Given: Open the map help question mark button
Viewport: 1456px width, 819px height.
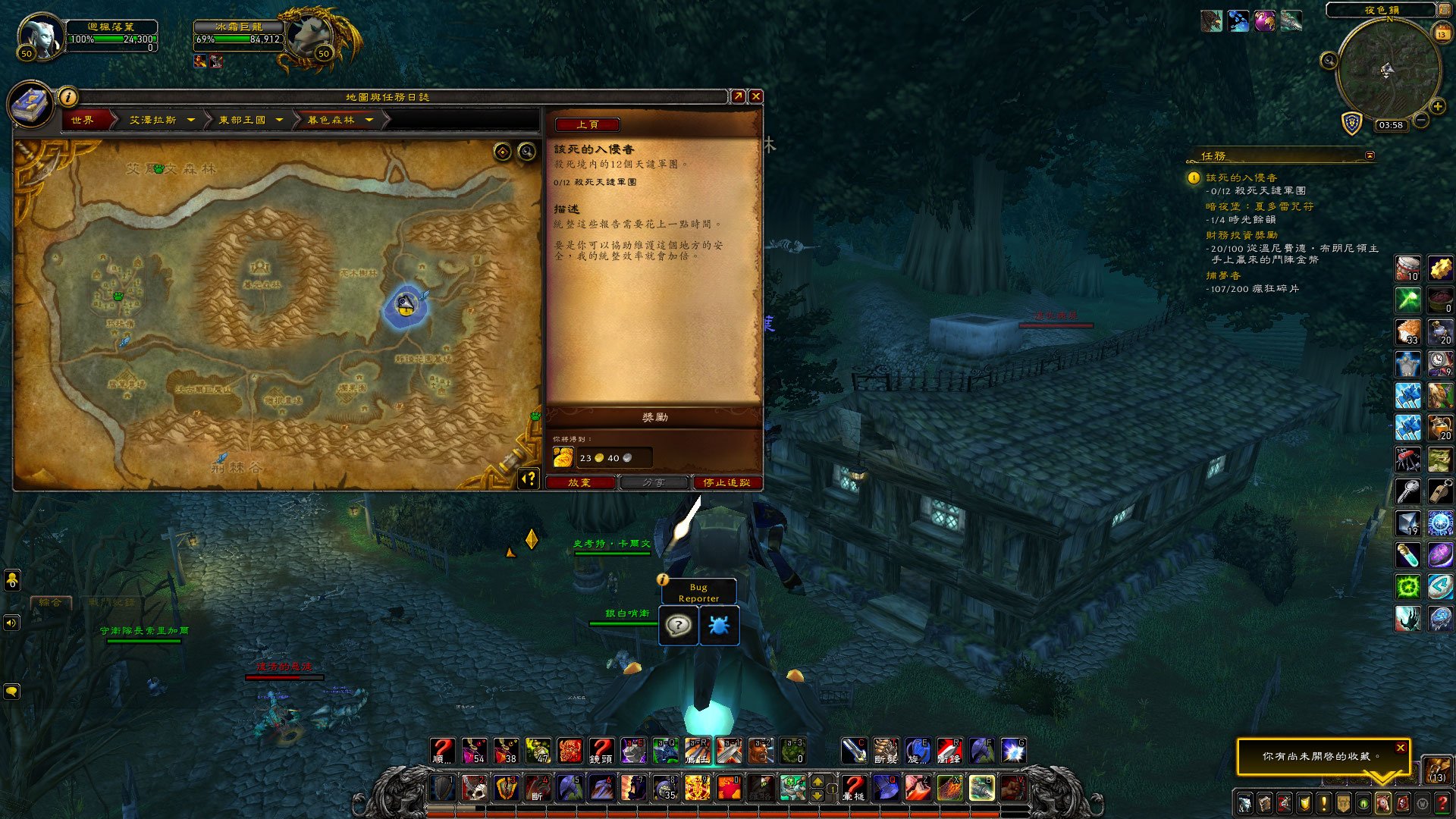Looking at the screenshot, I should tap(529, 479).
